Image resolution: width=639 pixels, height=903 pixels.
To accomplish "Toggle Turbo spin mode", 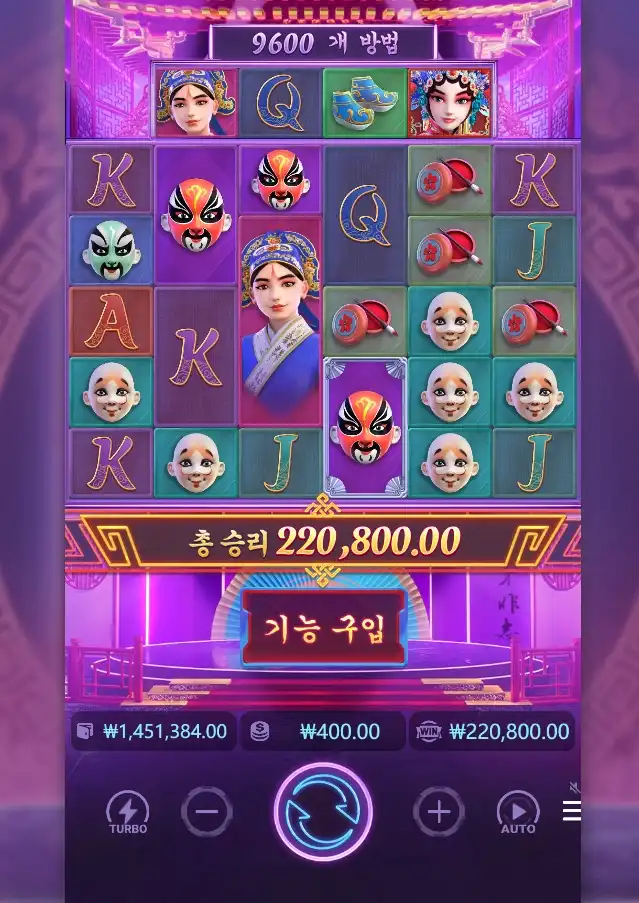I will click(x=127, y=812).
